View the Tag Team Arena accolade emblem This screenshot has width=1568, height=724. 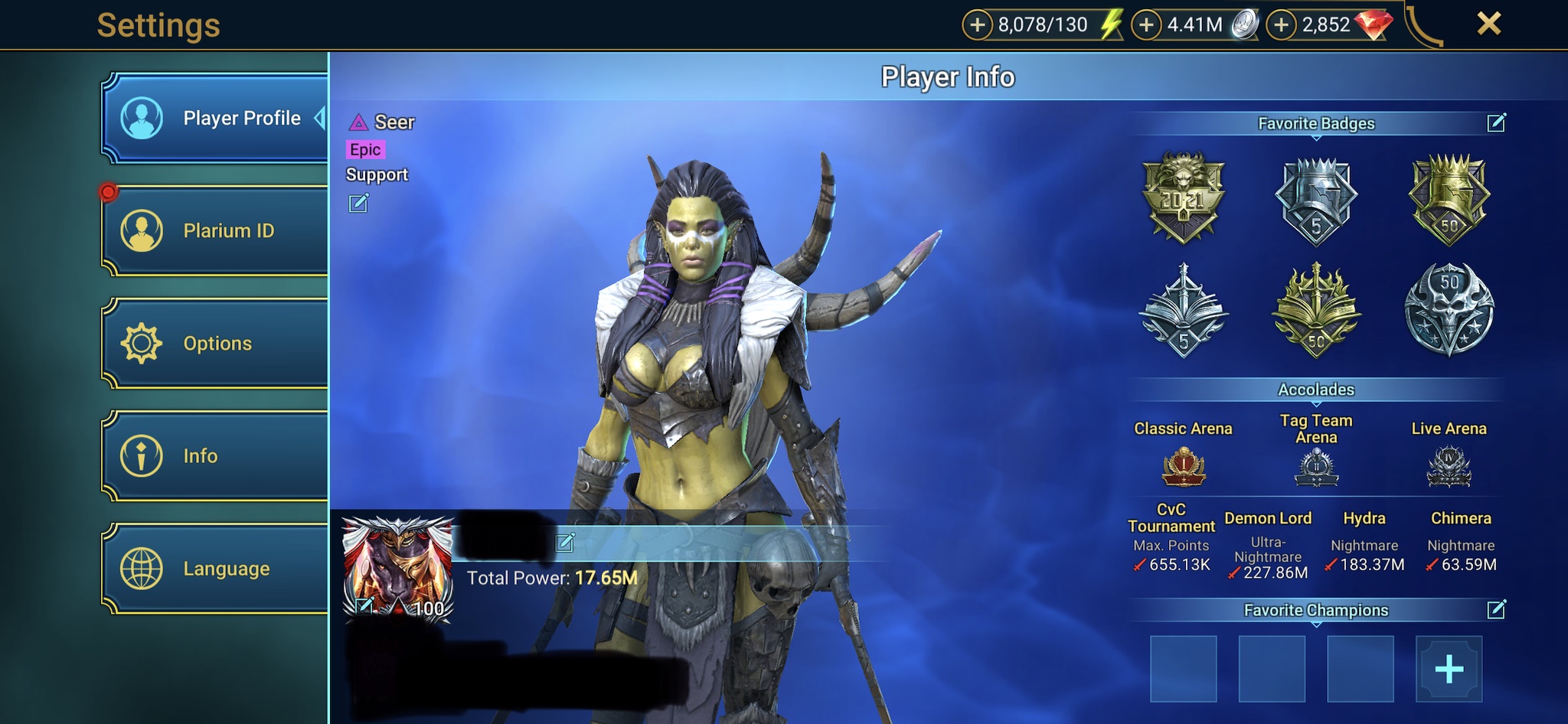pyautogui.click(x=1316, y=466)
